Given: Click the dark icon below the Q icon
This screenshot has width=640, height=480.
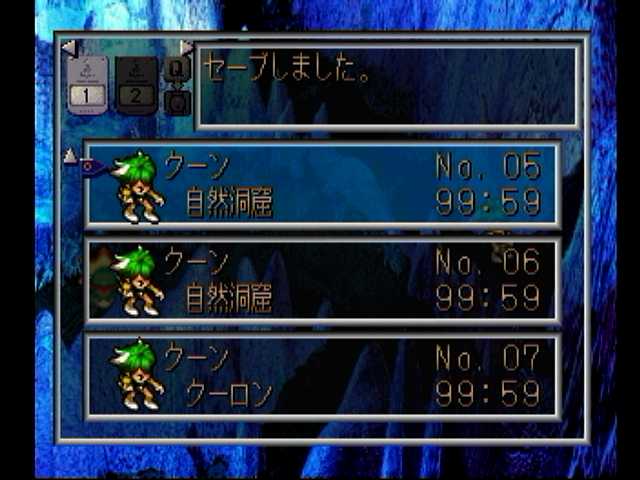Looking at the screenshot, I should (x=177, y=101).
